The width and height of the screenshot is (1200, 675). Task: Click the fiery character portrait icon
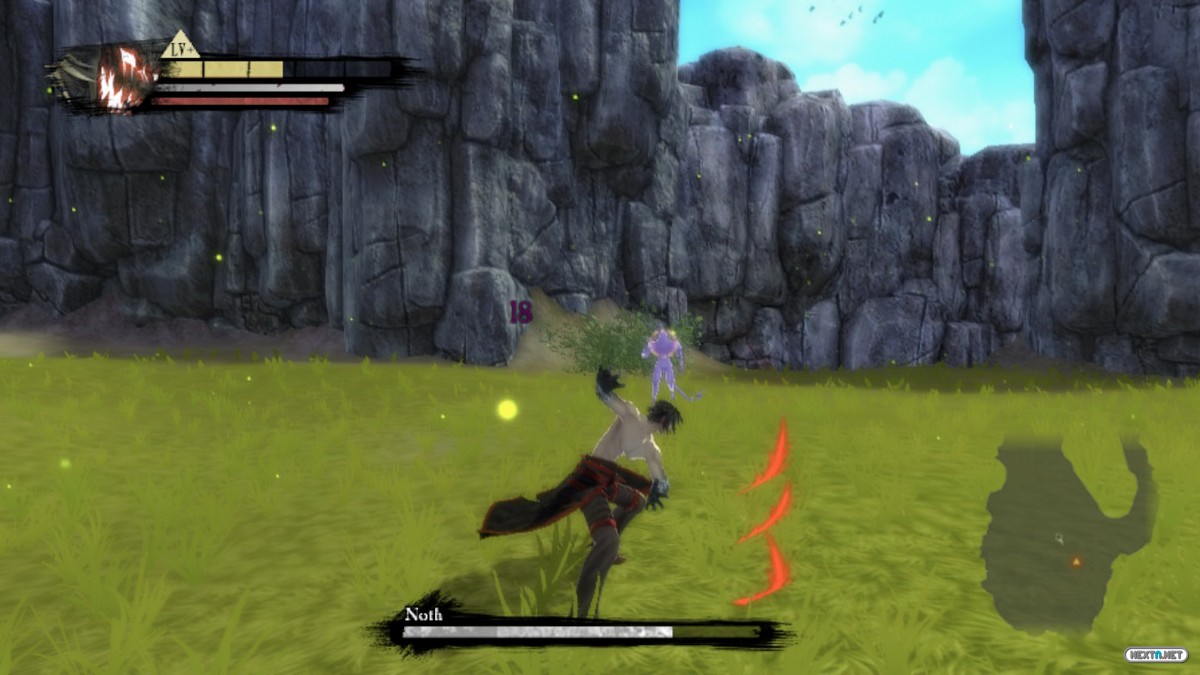(x=125, y=76)
